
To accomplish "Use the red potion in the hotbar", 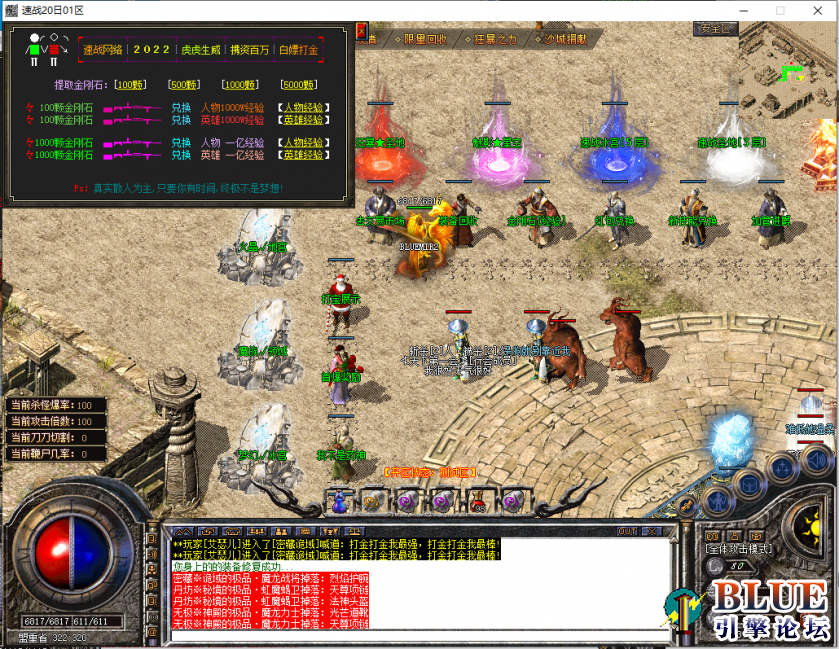I will click(x=479, y=499).
